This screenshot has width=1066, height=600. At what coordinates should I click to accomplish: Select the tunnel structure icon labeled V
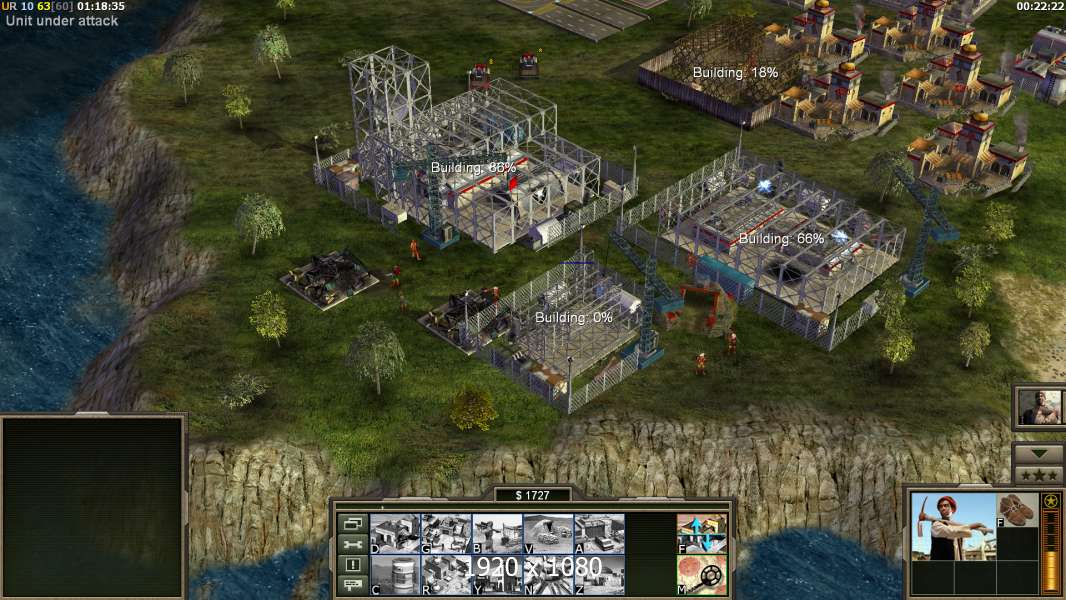548,533
